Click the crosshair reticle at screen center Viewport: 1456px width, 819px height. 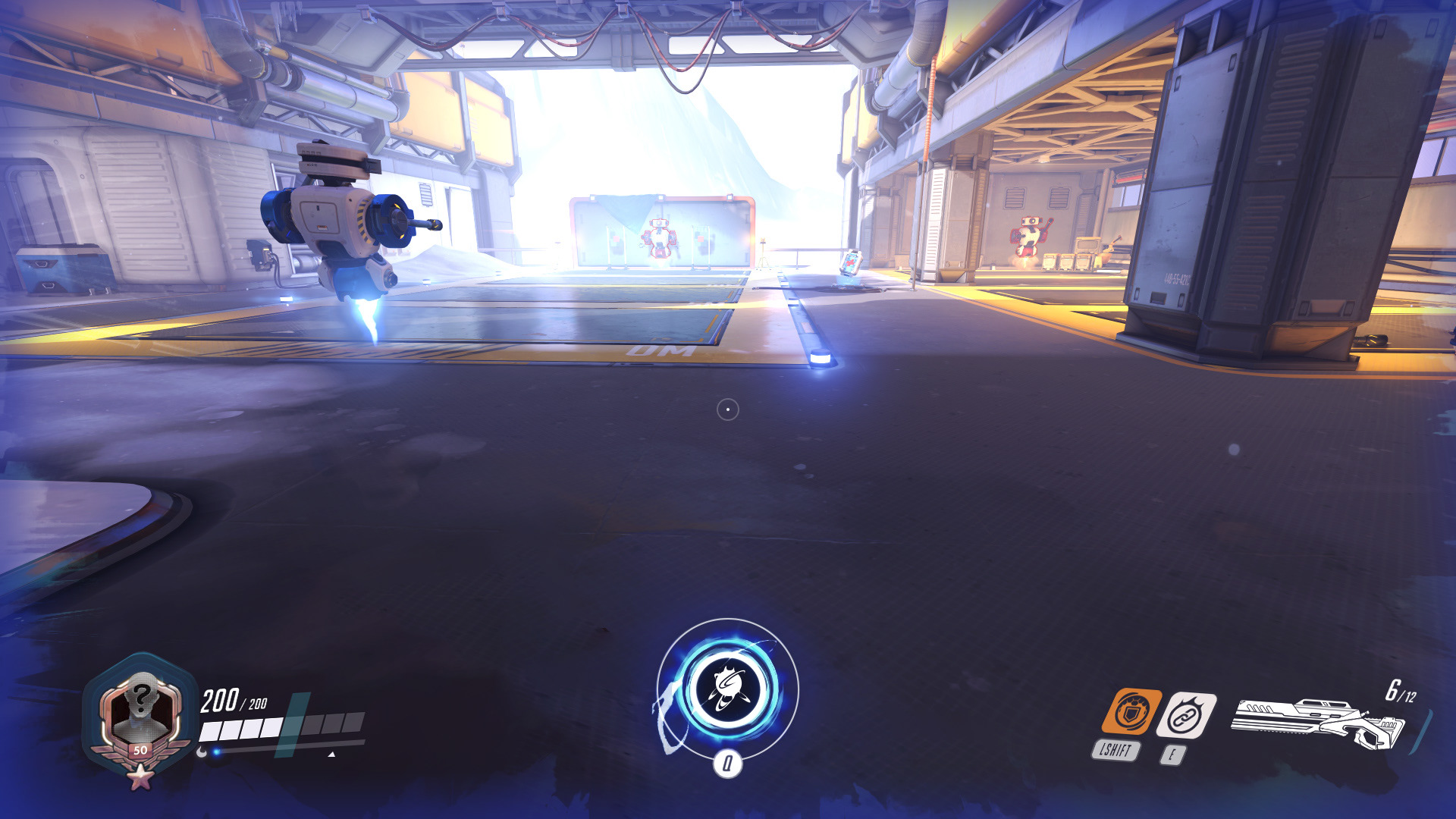[x=729, y=409]
